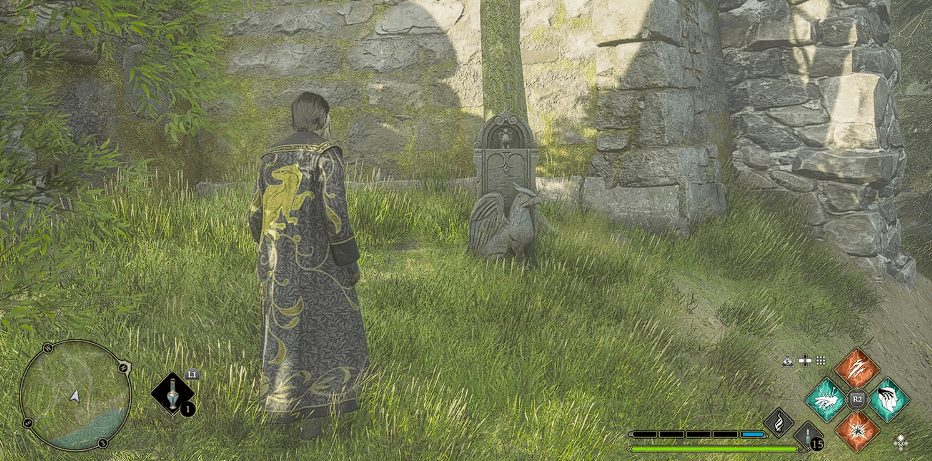This screenshot has width=932, height=461.
Task: Trigger the white flame ancient magic icon
Action: [779, 422]
